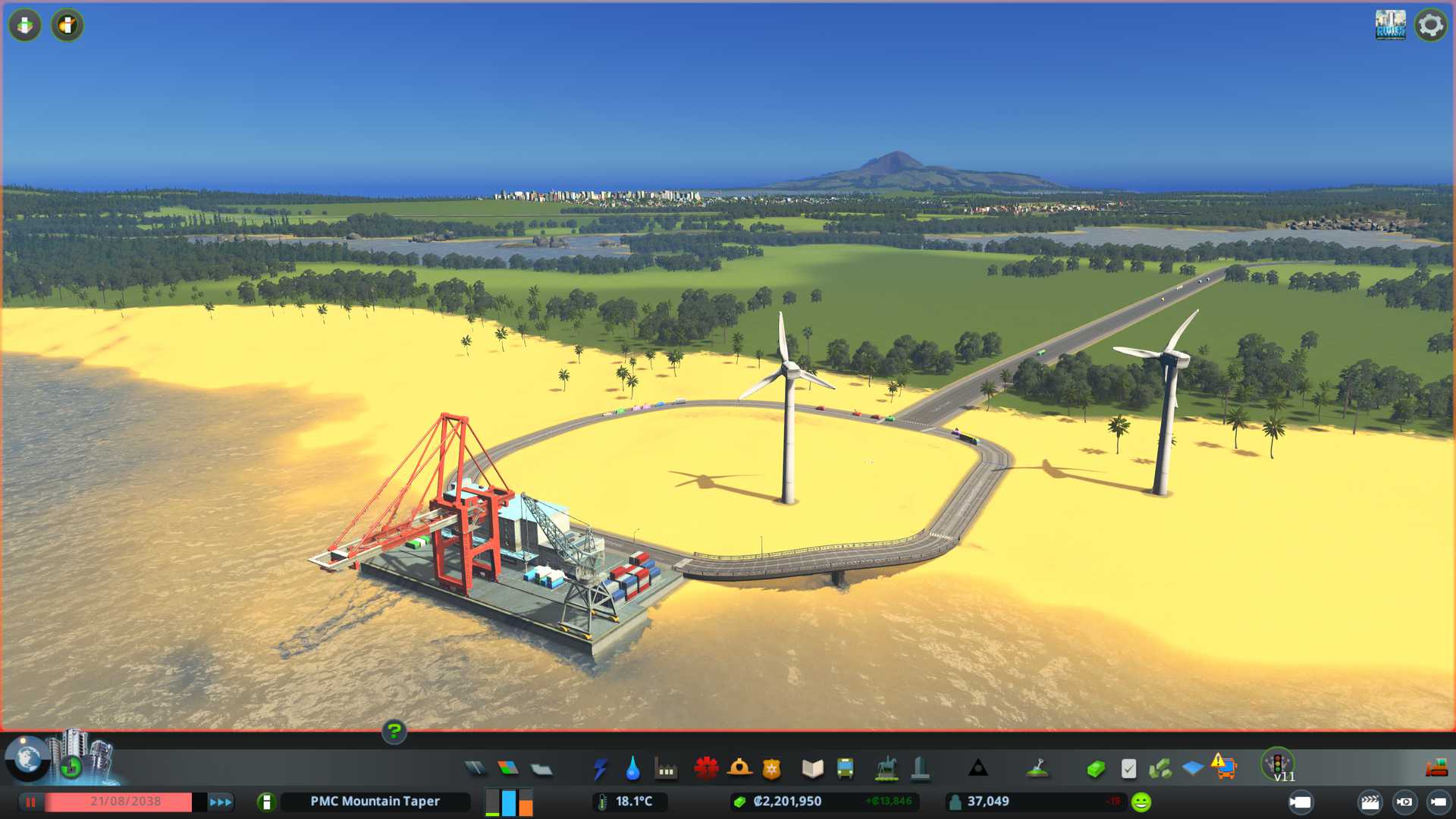Open the Policies checklist panel
The image size is (1456, 819).
tap(1128, 769)
